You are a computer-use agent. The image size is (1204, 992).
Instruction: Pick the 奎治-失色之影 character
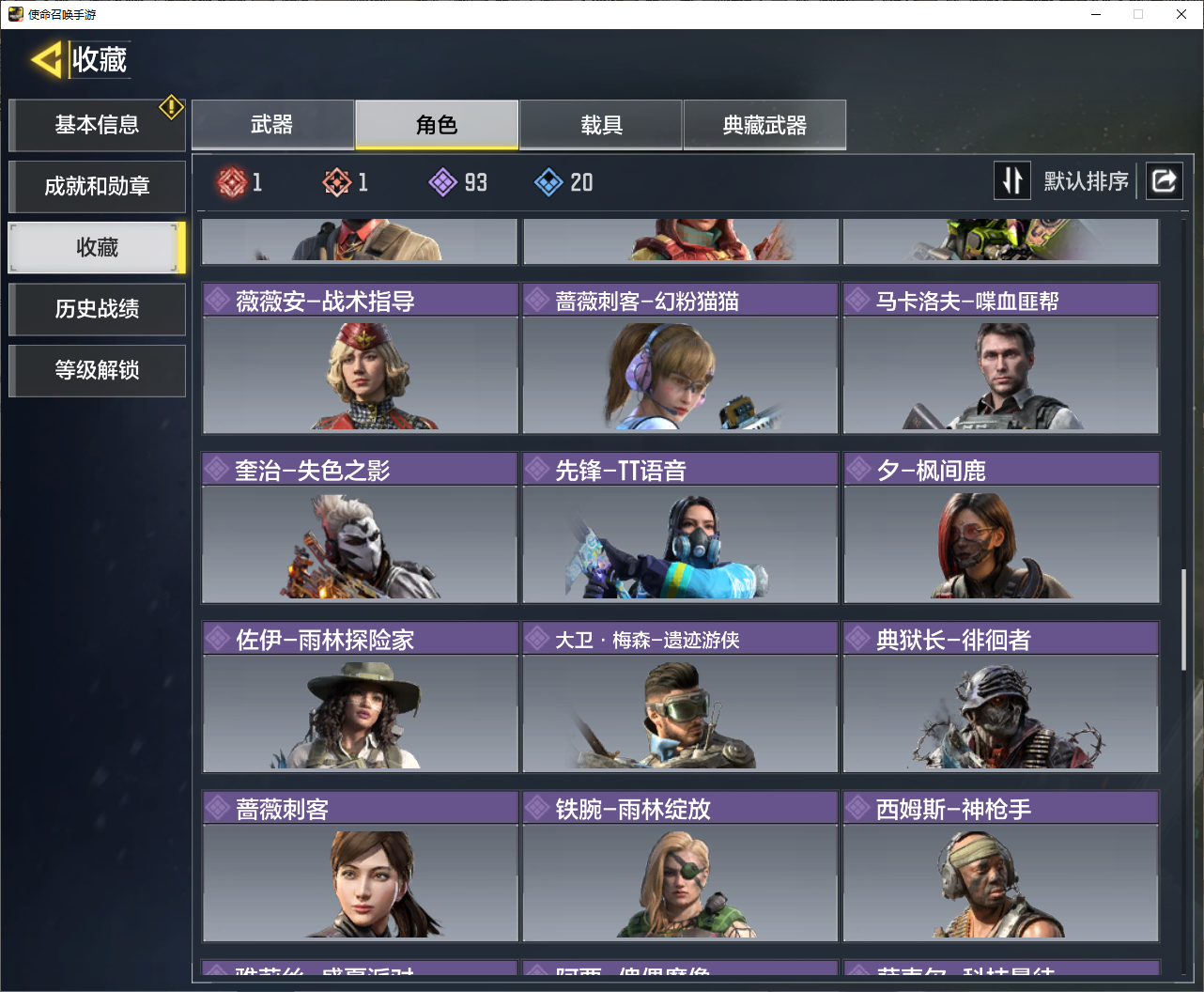(361, 527)
